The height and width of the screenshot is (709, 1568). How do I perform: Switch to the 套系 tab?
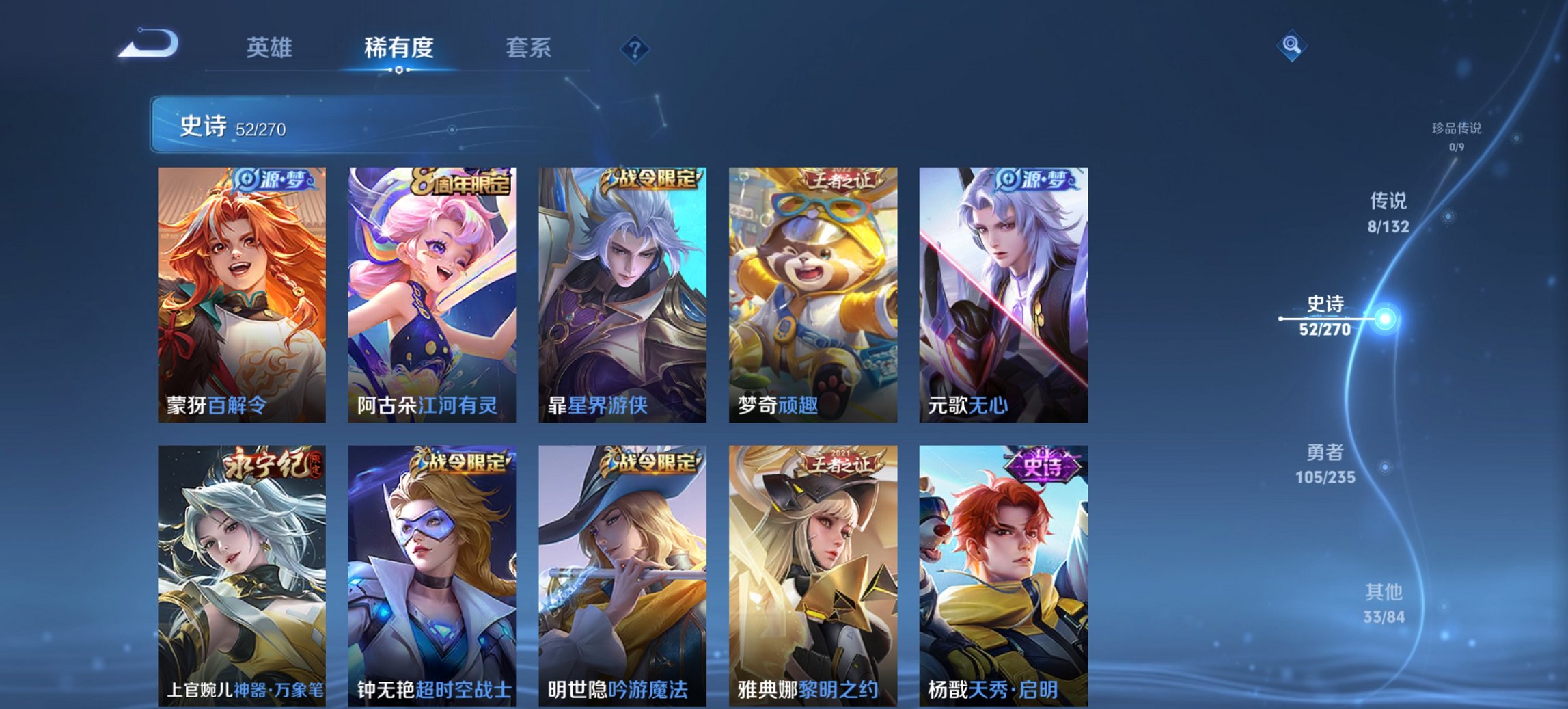[529, 49]
